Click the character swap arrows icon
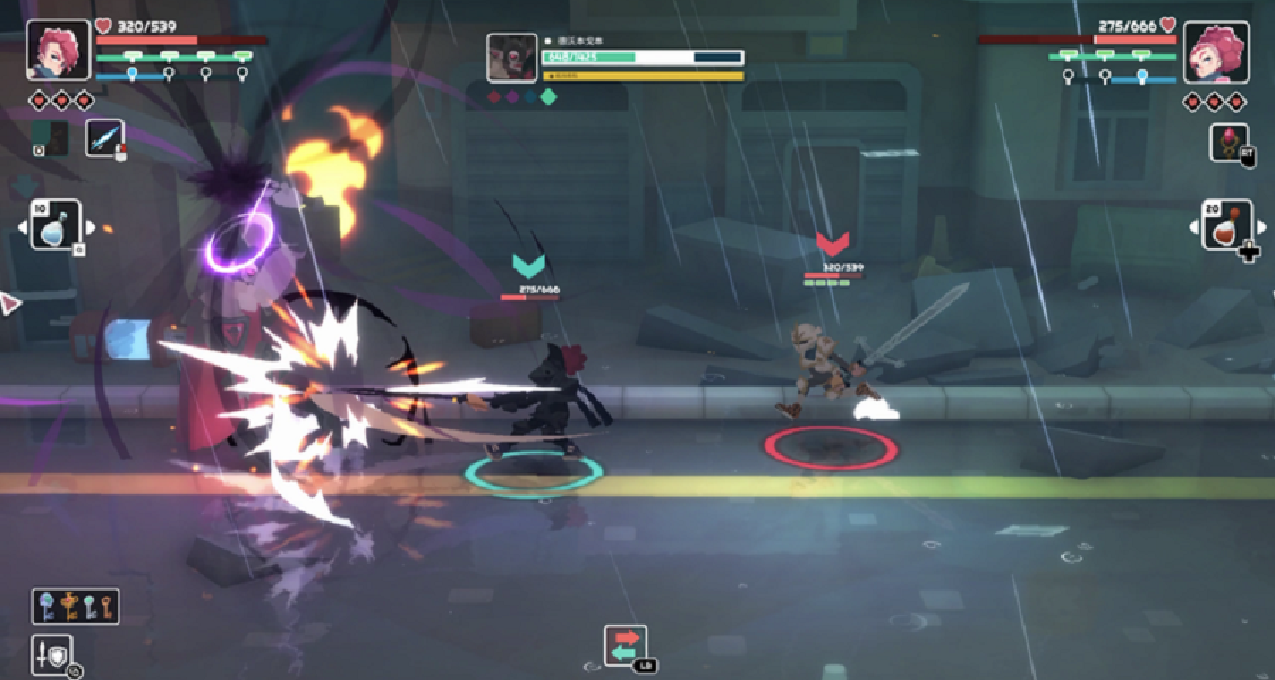The image size is (1275, 680). point(625,645)
